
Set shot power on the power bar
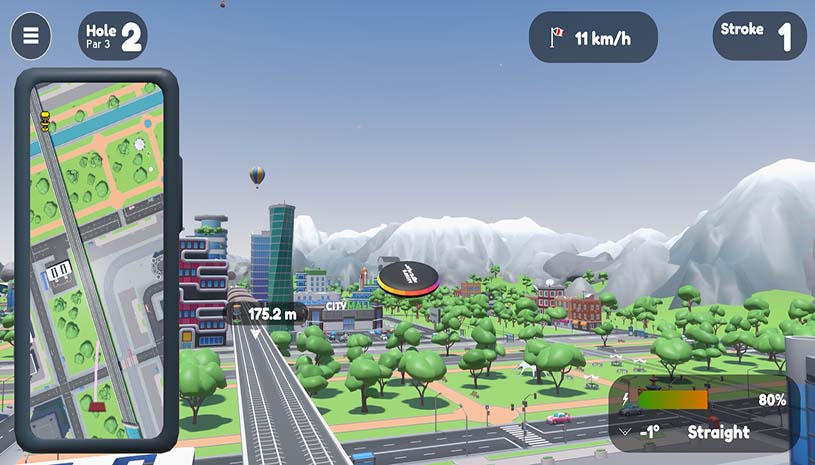pyautogui.click(x=672, y=400)
